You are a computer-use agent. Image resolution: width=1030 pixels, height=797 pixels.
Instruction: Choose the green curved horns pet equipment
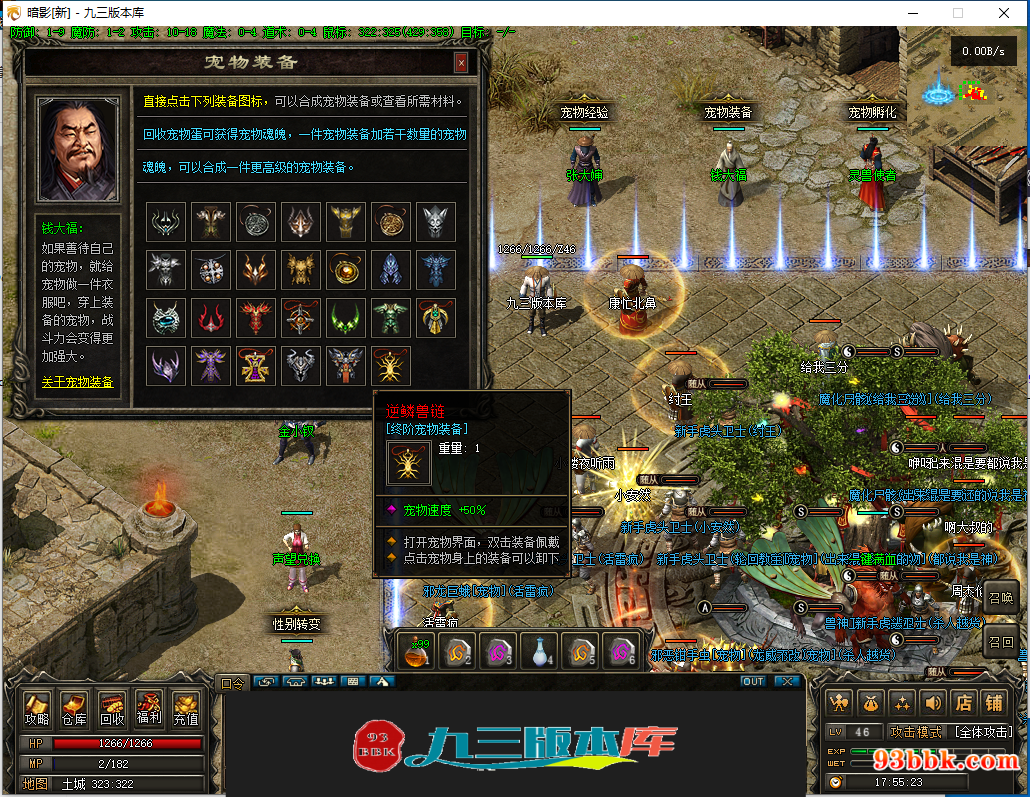click(346, 318)
